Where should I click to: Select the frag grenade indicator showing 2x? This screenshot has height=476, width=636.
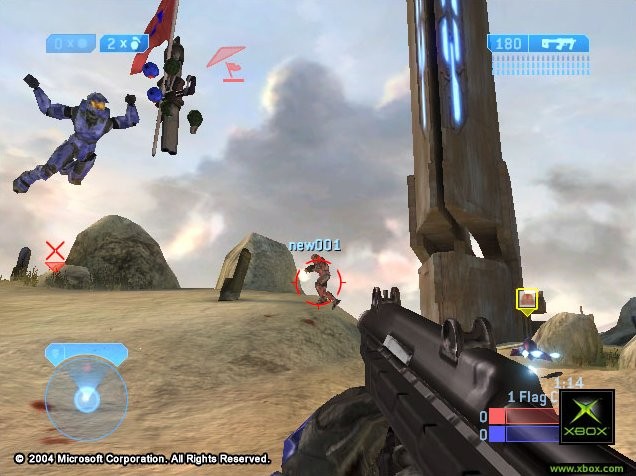point(124,43)
